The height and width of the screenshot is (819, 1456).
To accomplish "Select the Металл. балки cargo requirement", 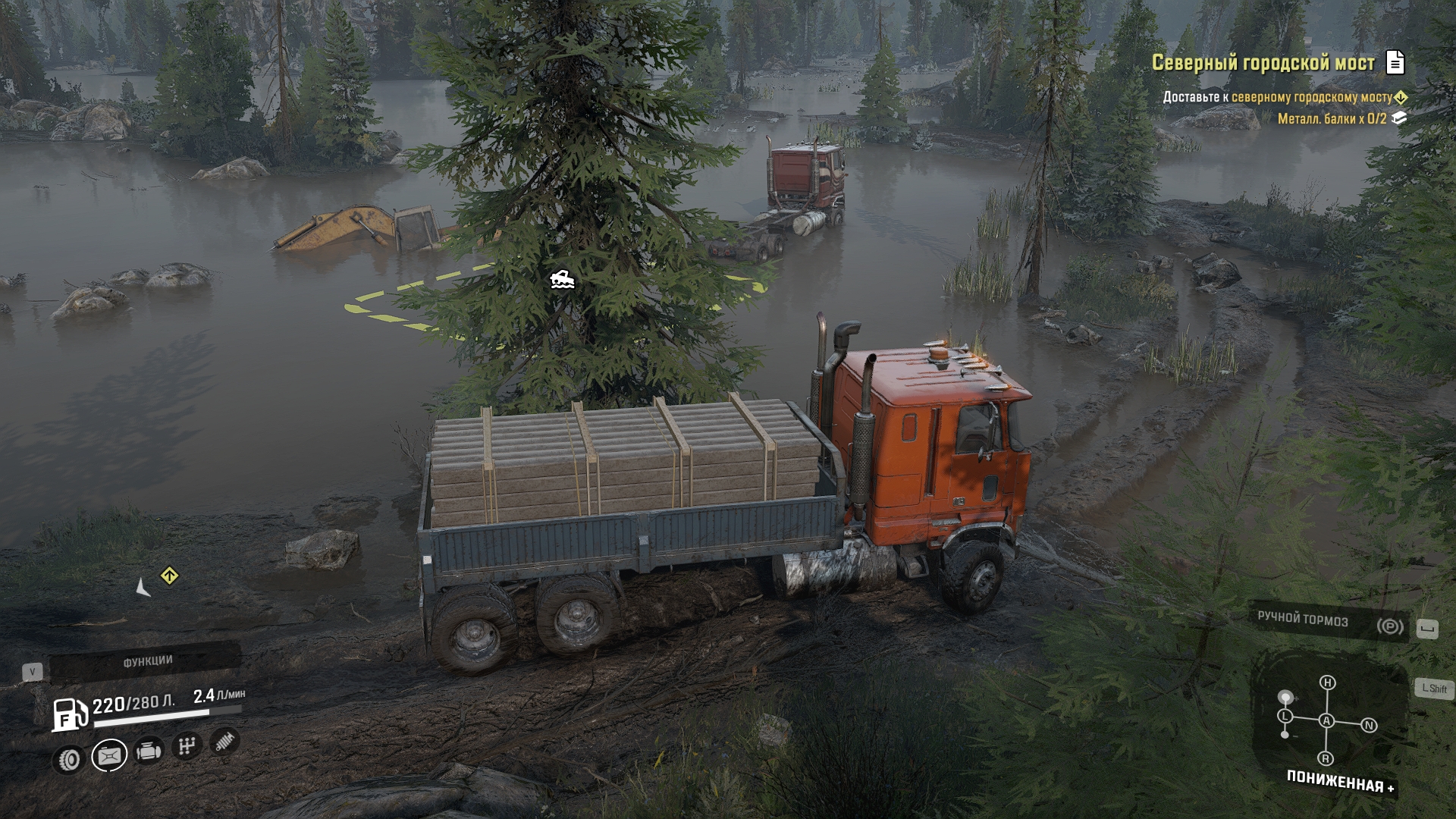I will pyautogui.click(x=1332, y=118).
